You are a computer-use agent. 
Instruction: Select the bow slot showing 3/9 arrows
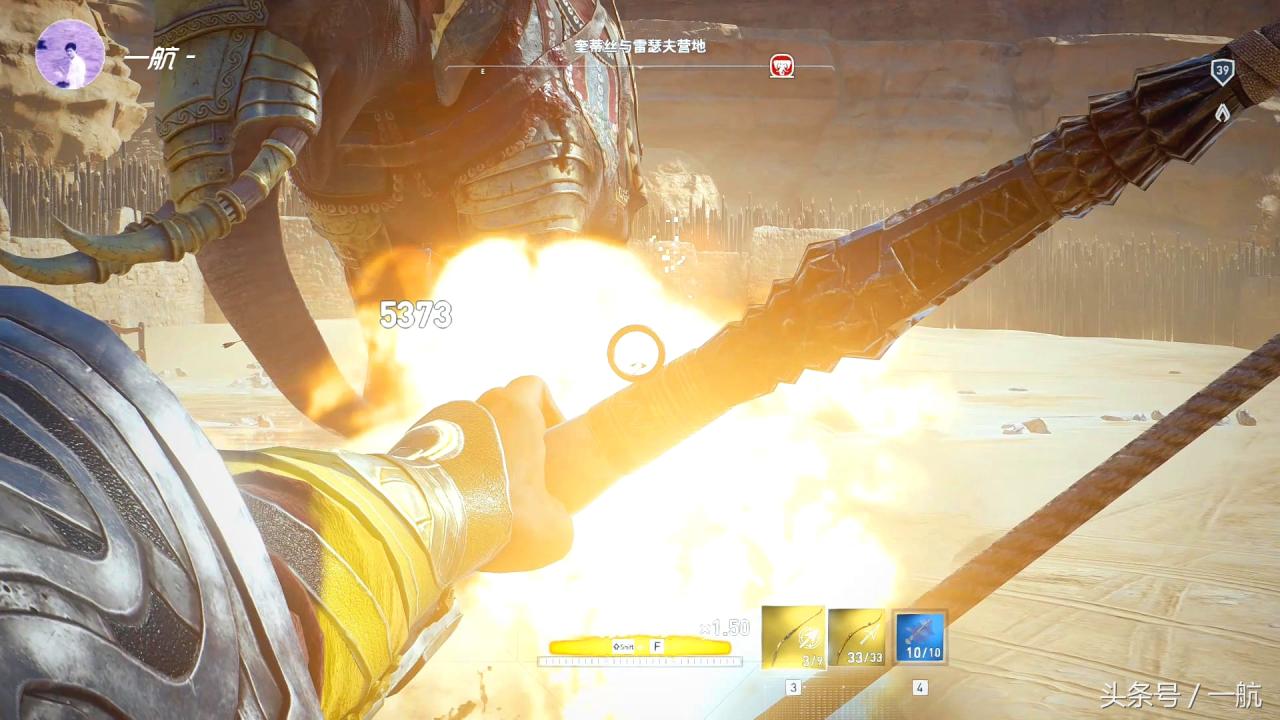tap(793, 637)
